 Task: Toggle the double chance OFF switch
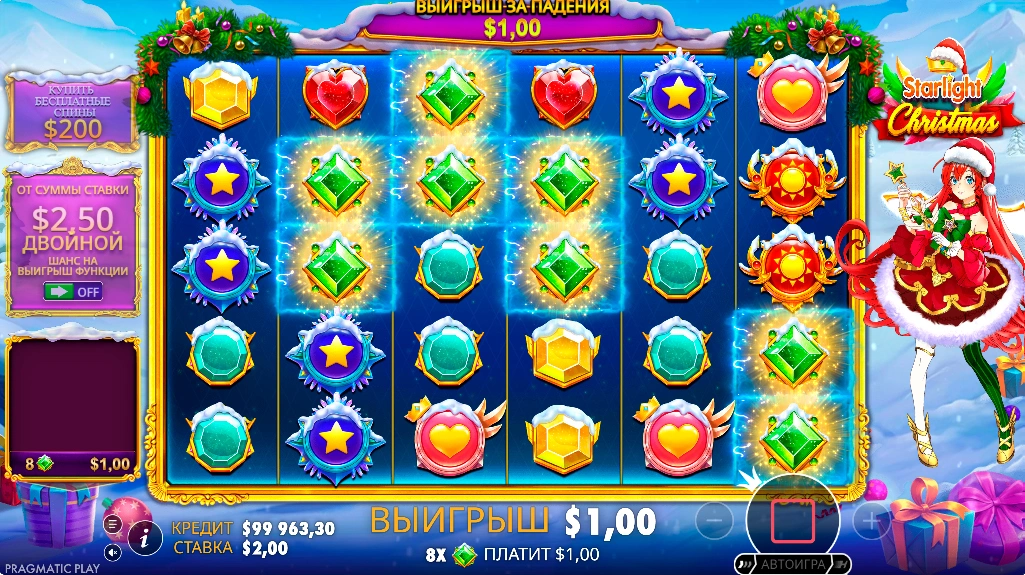(x=72, y=291)
